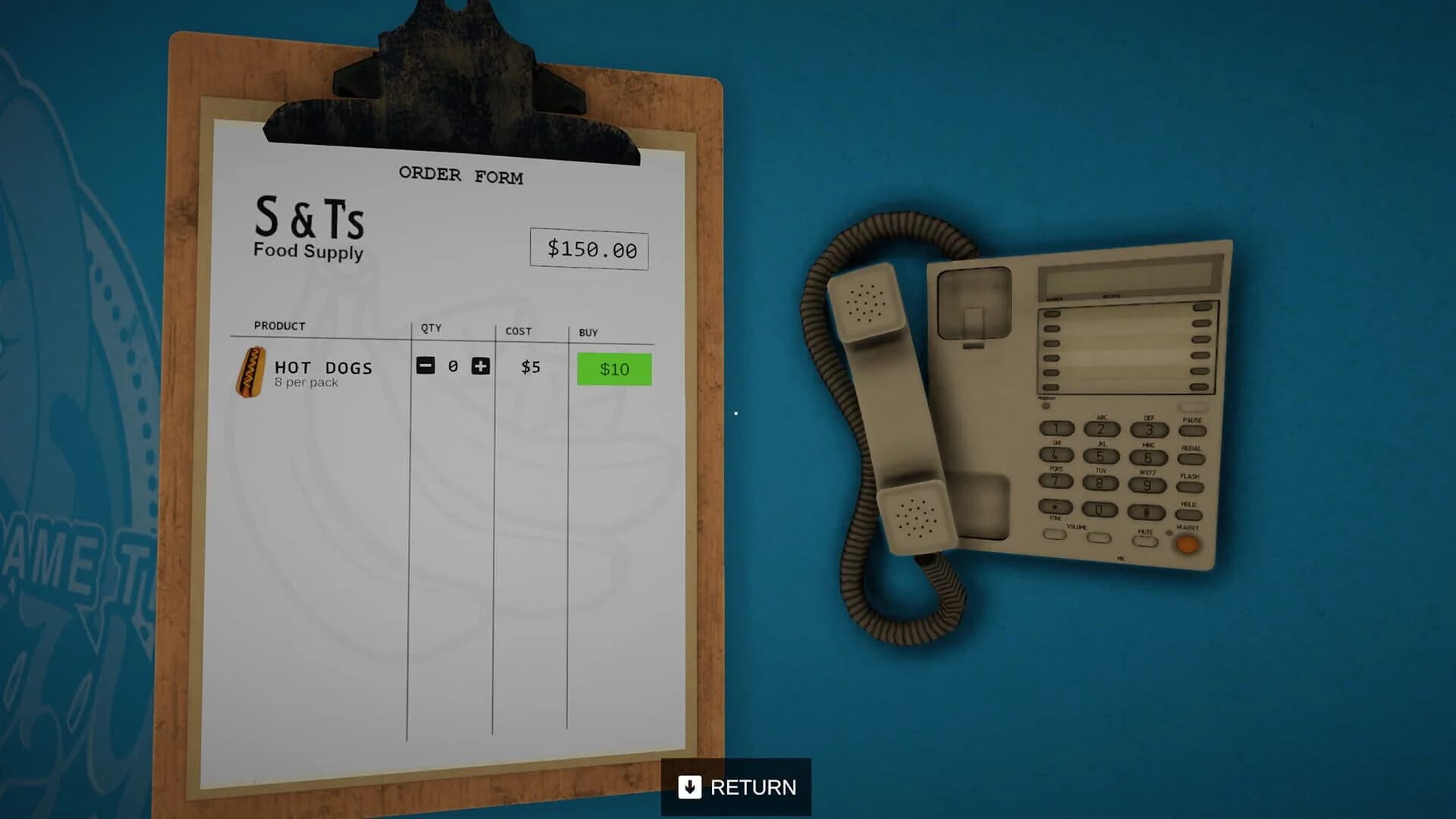Buy hot dogs for $10
Screen dimensions: 1456x819
pyautogui.click(x=614, y=369)
